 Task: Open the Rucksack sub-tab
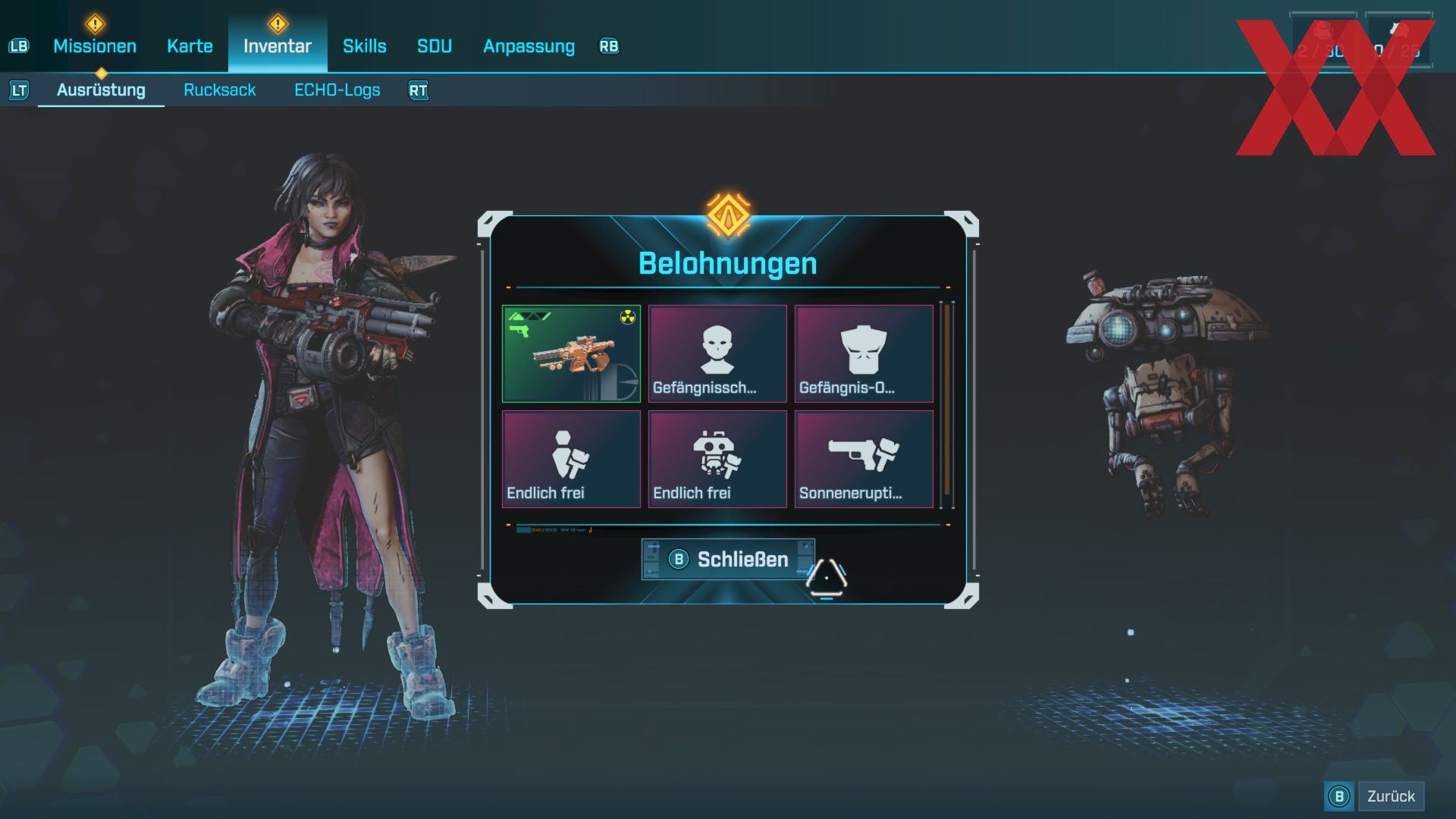point(219,90)
